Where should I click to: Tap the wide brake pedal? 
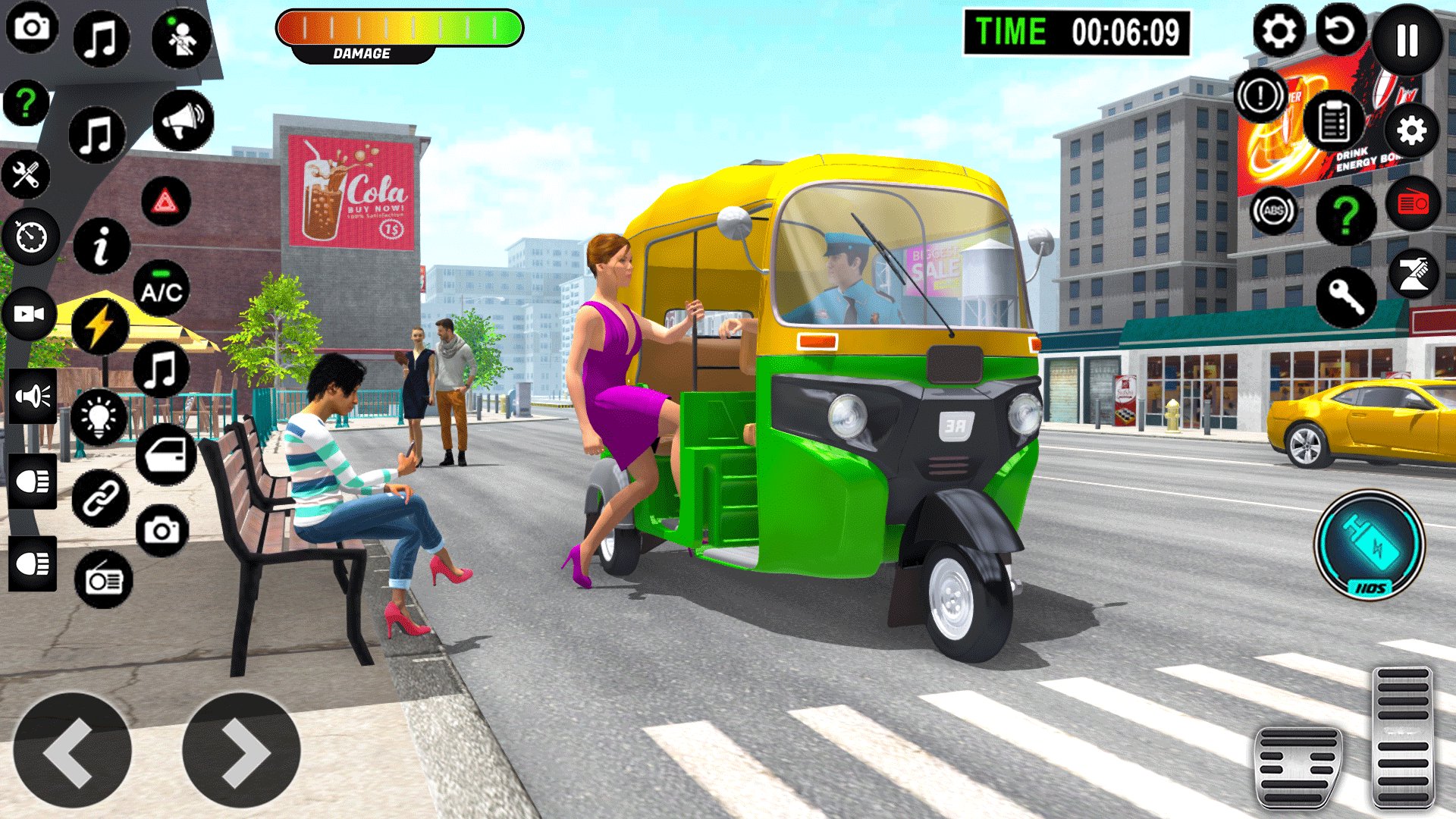click(1298, 767)
